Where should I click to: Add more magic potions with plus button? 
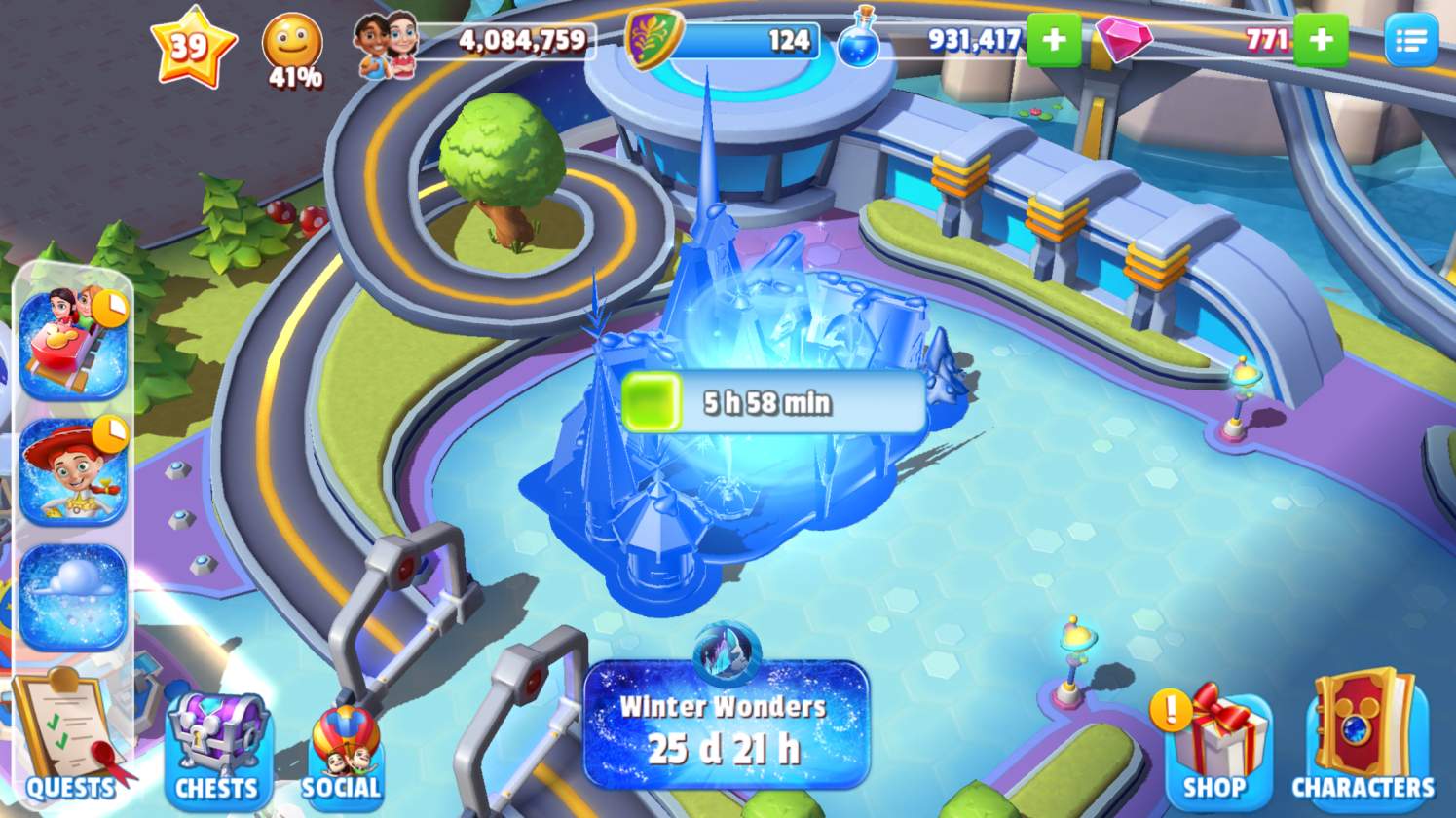point(1053,40)
